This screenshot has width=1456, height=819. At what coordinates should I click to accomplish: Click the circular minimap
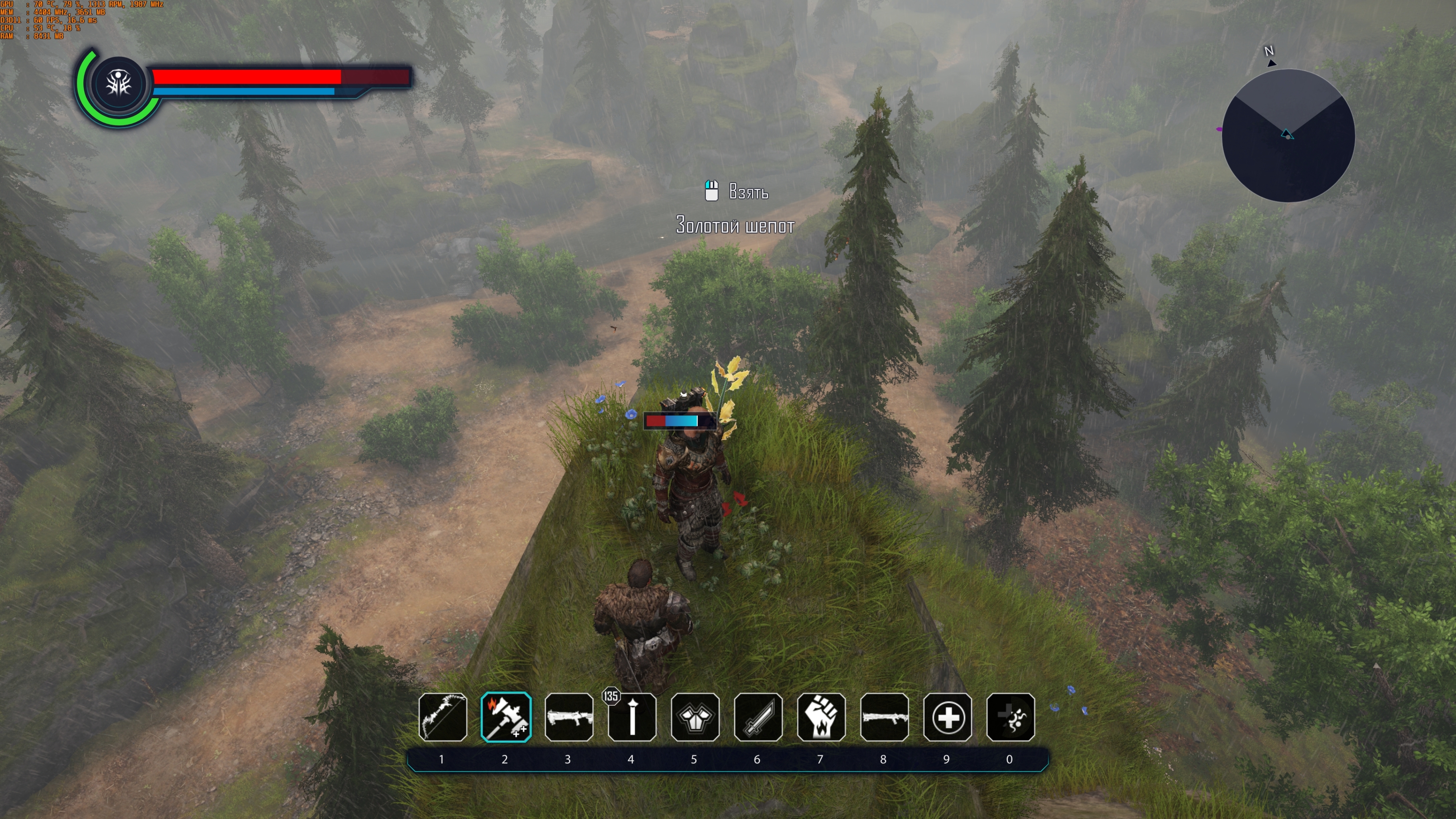click(1288, 136)
